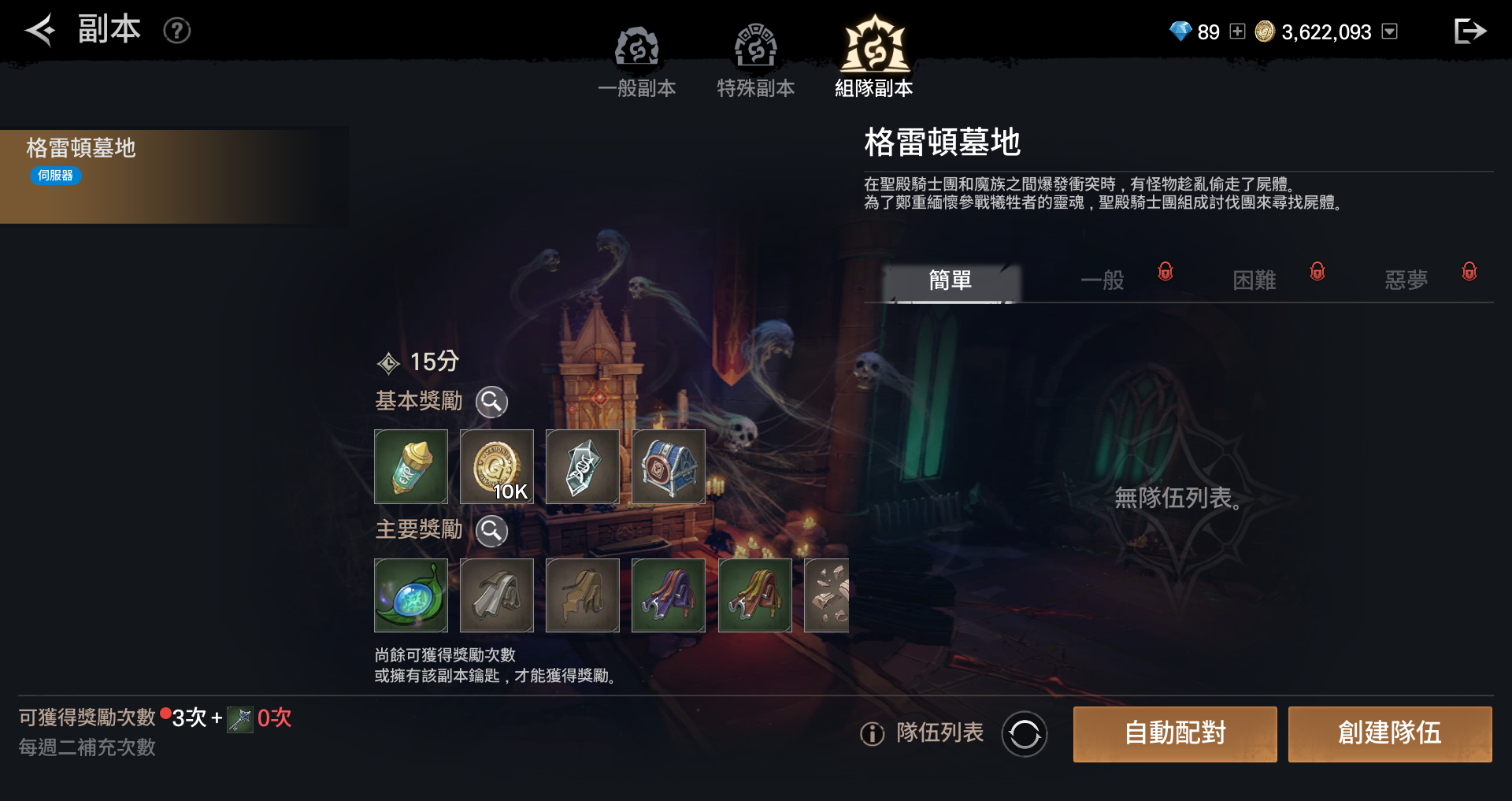This screenshot has width=1512, height=801.
Task: Inspect 基本獎勵 with the magnifier button
Action: tap(491, 402)
